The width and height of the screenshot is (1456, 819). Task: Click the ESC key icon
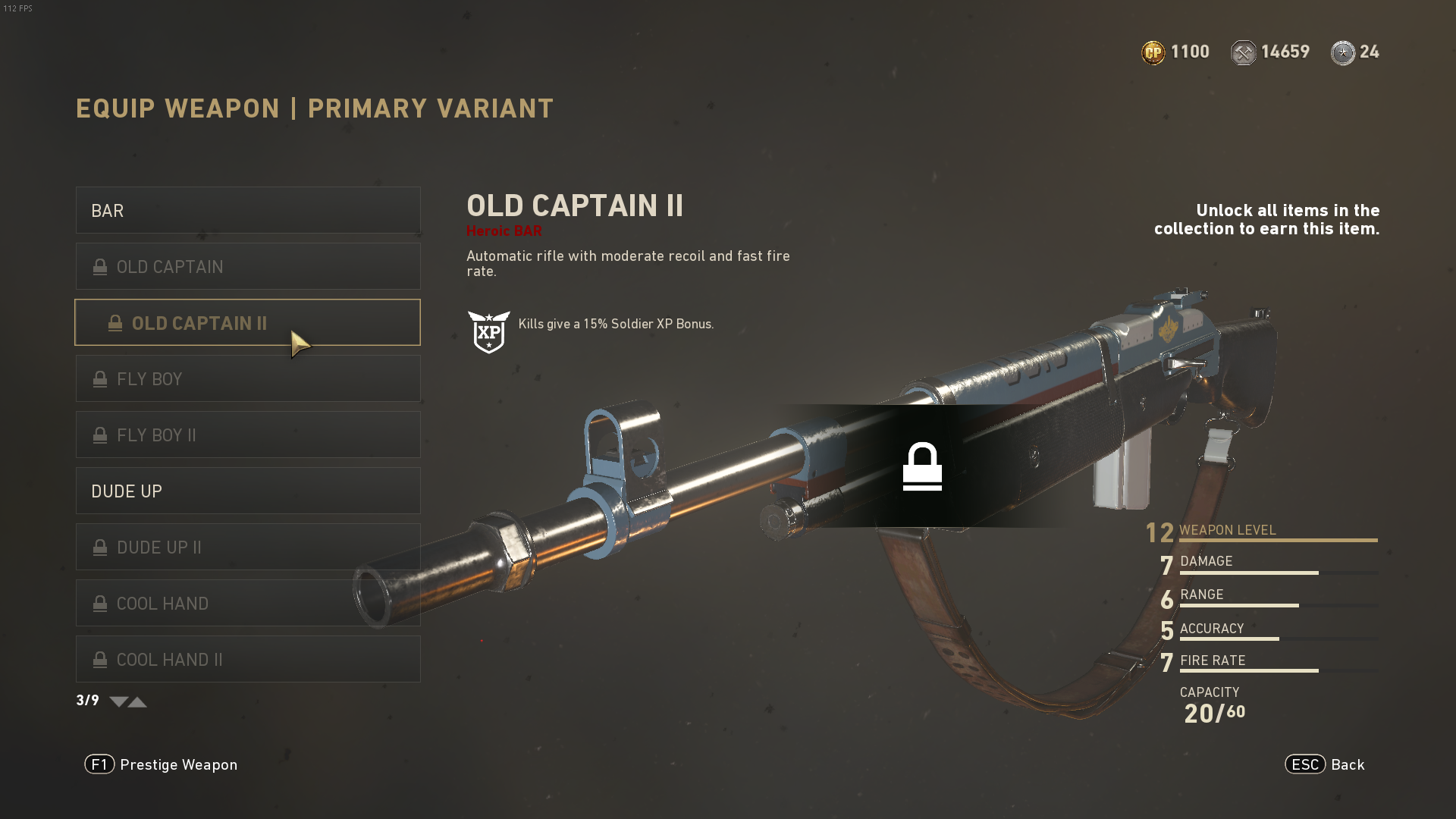pos(1305,764)
